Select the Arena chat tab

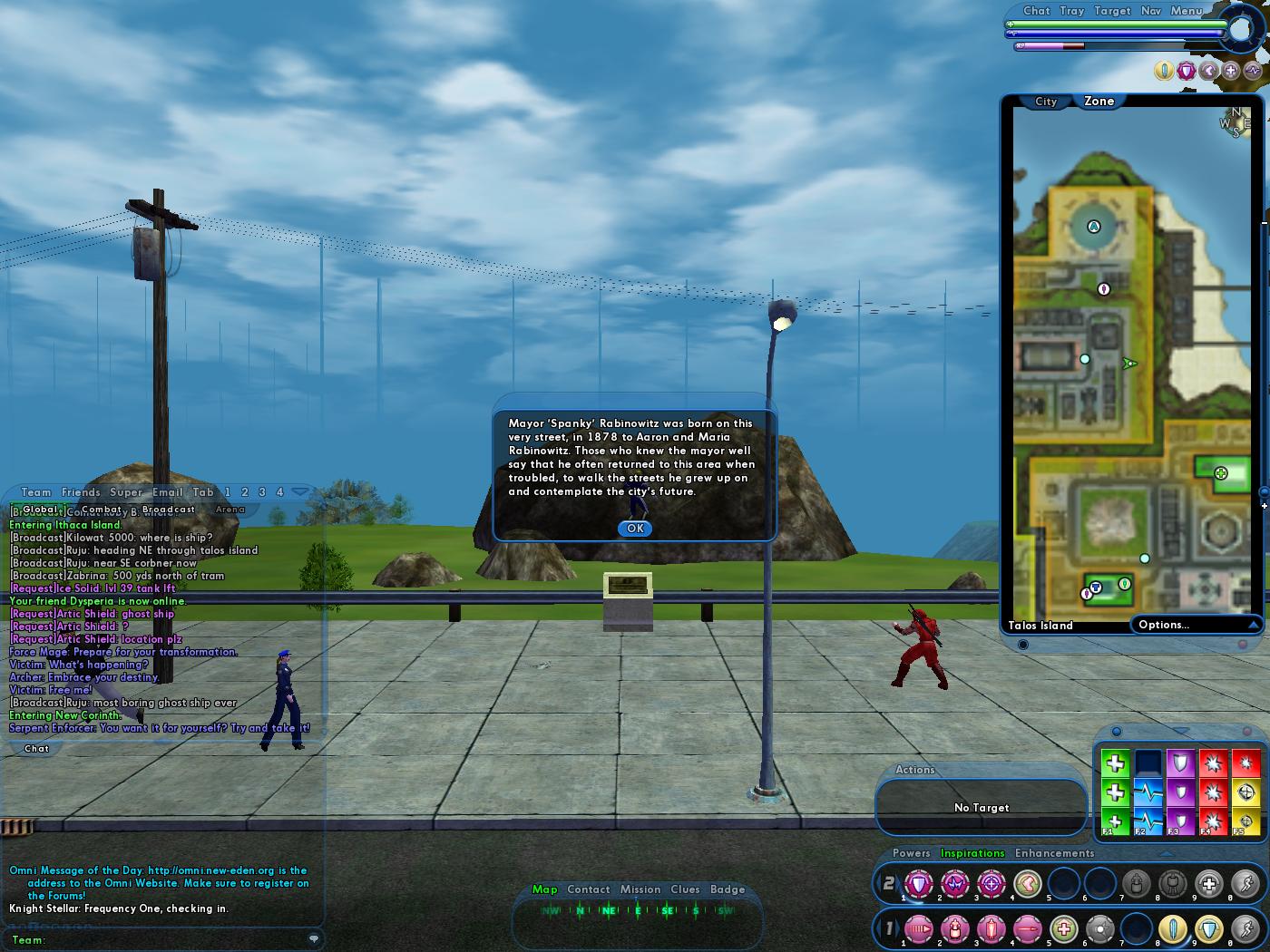(230, 510)
